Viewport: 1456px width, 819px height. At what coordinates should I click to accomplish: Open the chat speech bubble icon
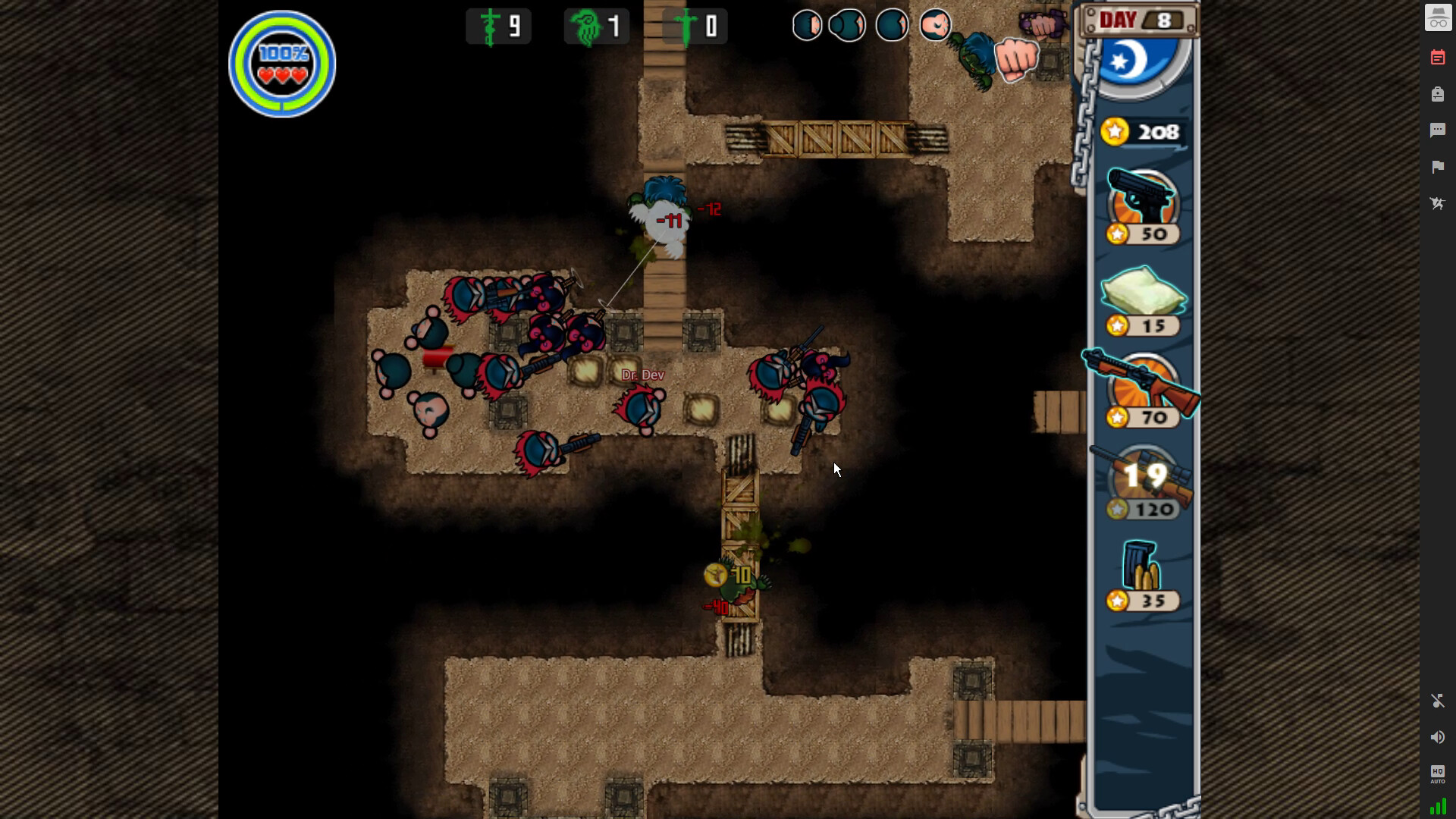pyautogui.click(x=1437, y=130)
